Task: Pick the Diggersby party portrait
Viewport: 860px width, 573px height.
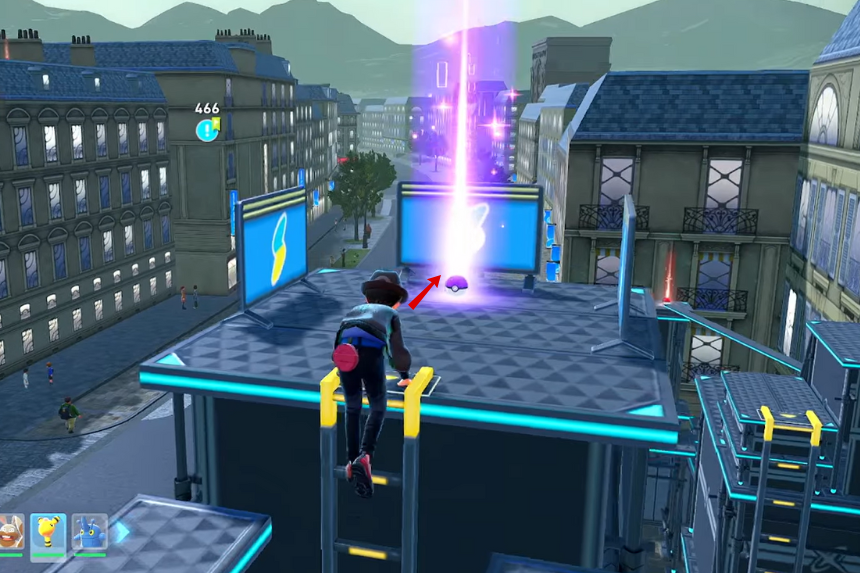Action: point(9,533)
